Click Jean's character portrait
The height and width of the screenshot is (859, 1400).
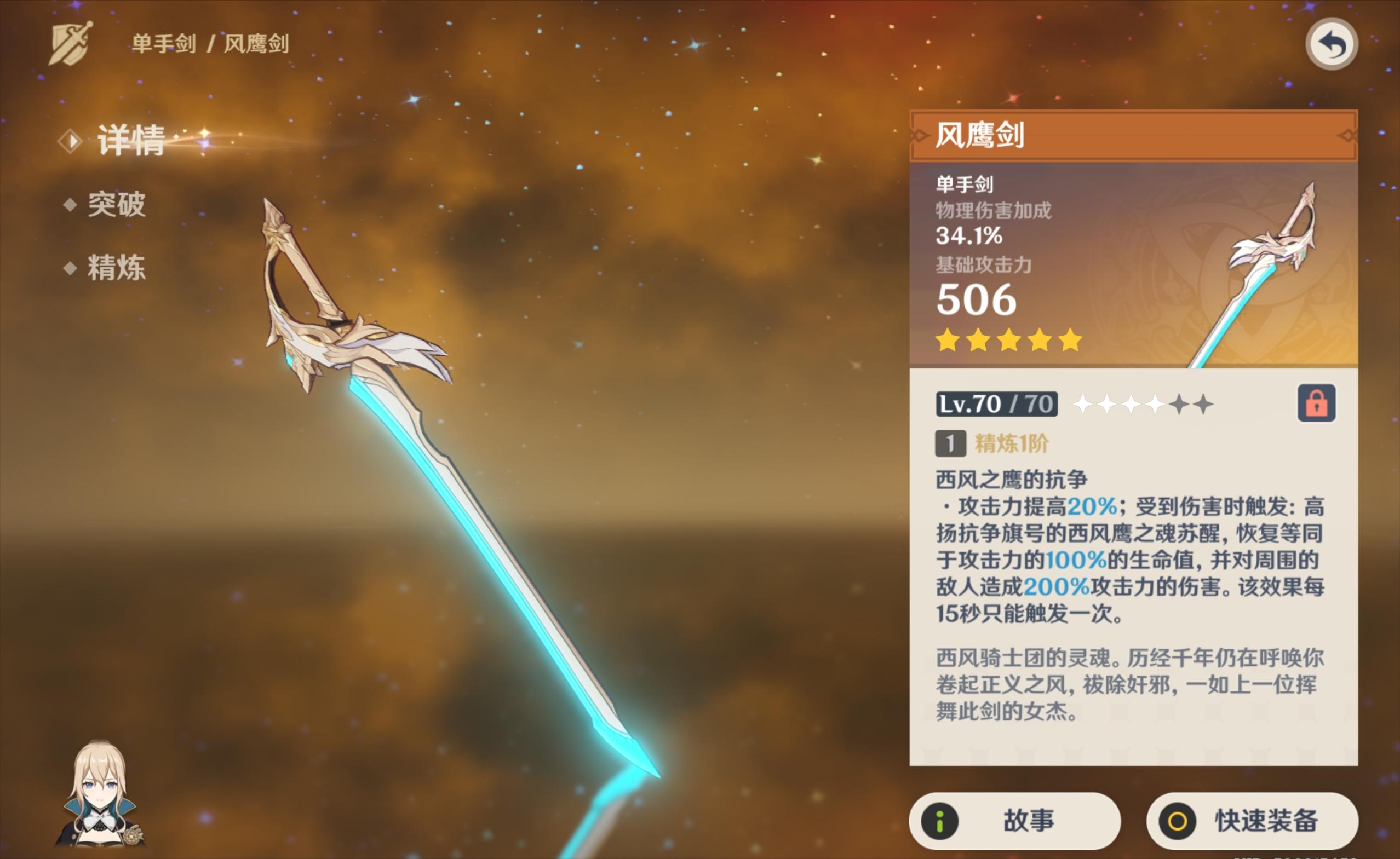coord(100,794)
